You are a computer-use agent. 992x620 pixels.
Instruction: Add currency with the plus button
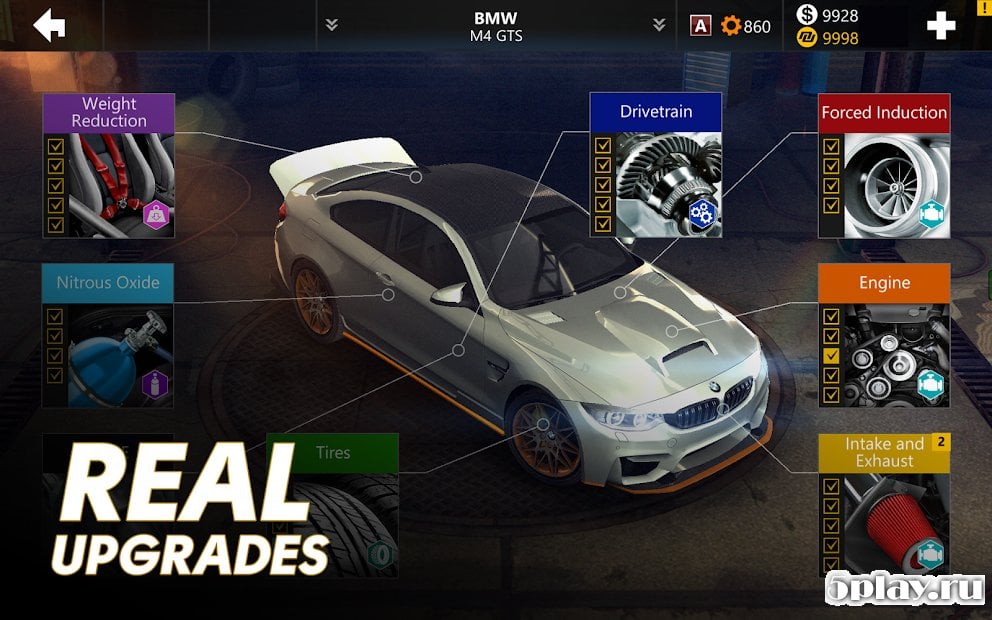point(941,26)
